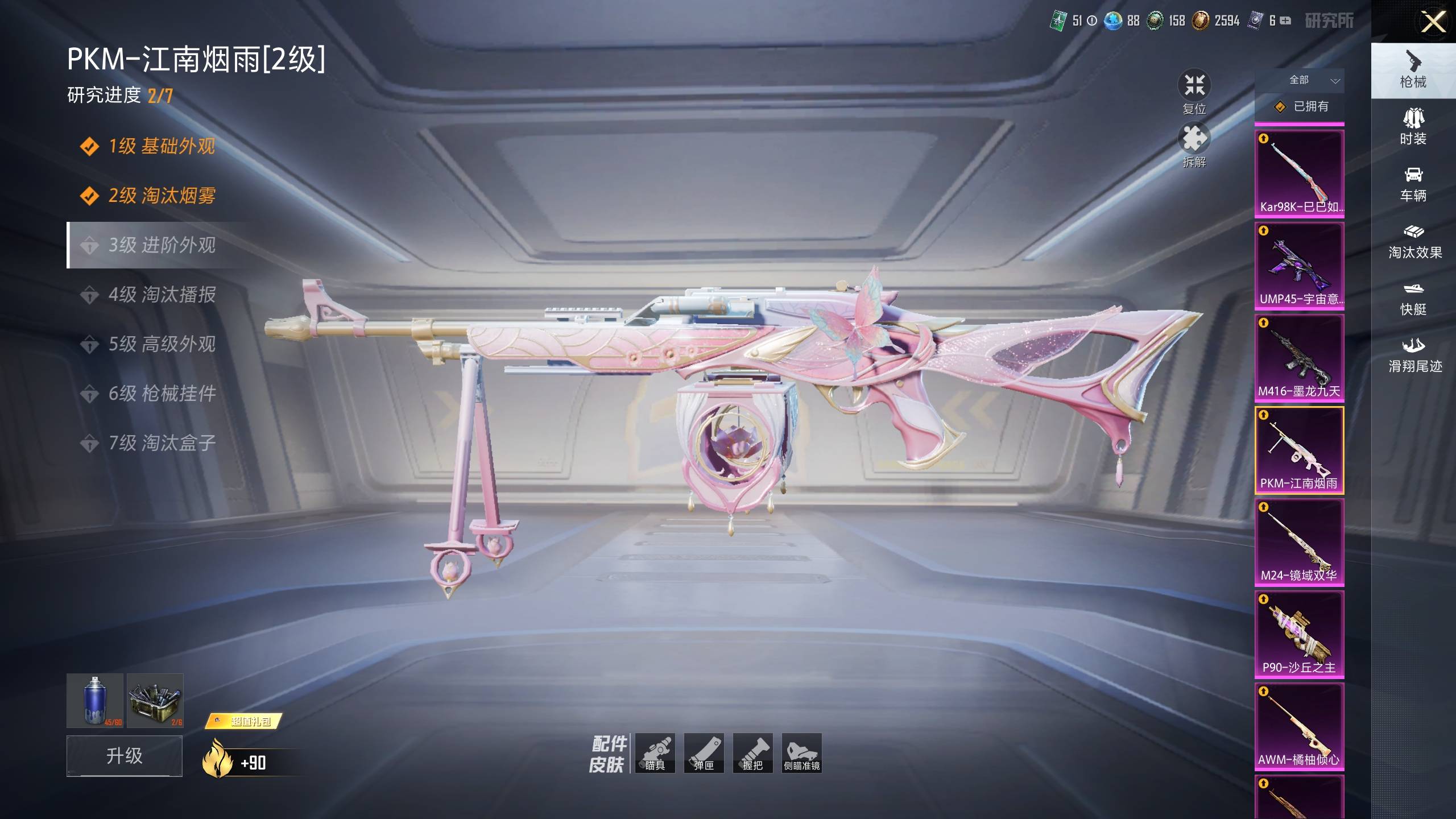Choose the UMP45 skin thumbnail

click(1299, 266)
